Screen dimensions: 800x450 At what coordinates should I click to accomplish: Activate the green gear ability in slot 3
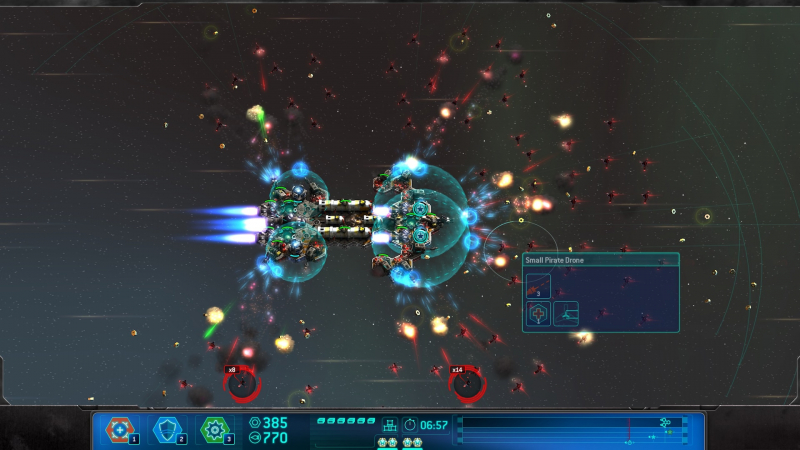tap(215, 430)
